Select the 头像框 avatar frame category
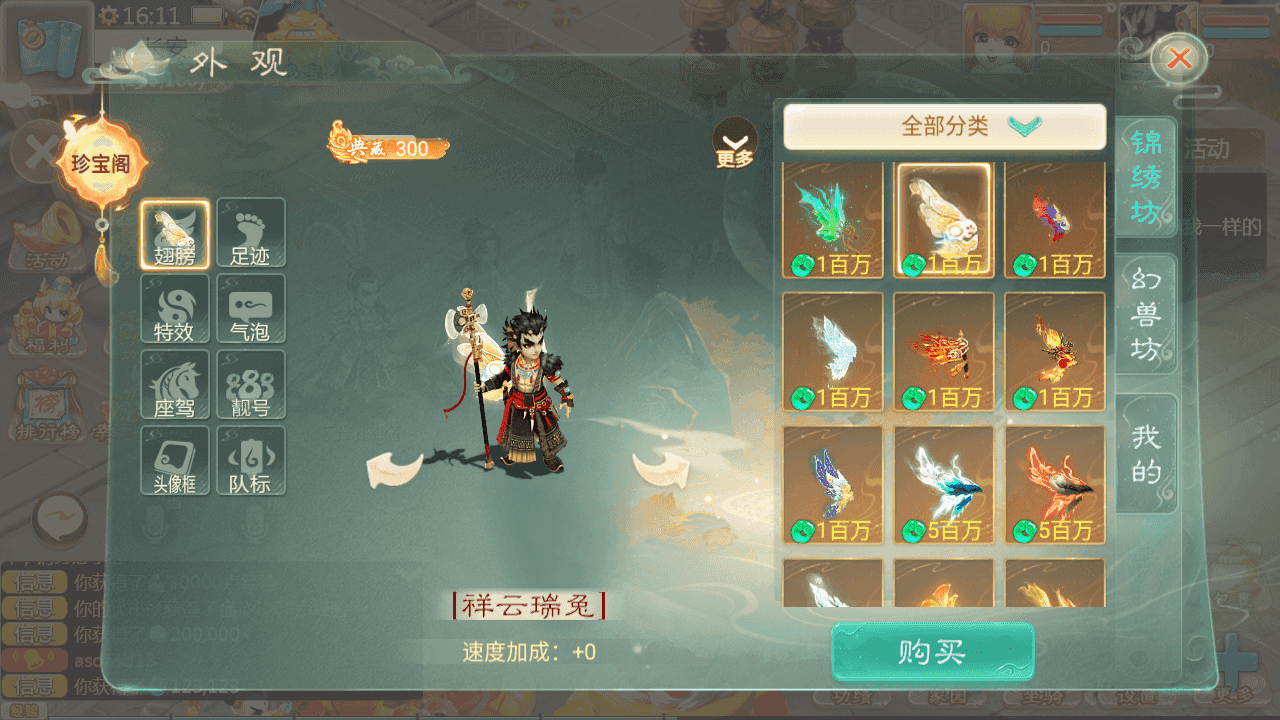1280x720 pixels. pos(175,460)
